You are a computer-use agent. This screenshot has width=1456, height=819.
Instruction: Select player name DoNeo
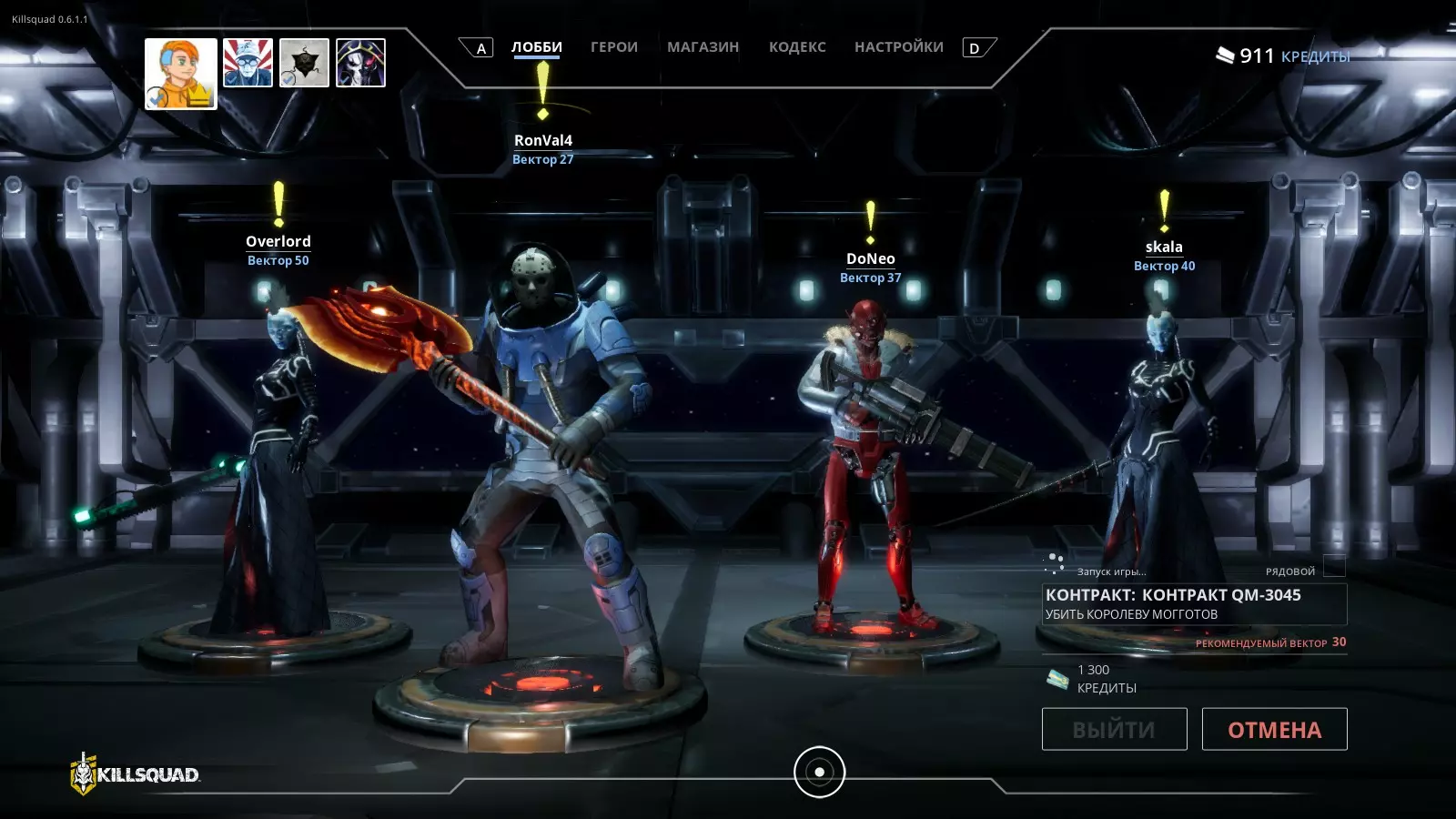coord(871,258)
